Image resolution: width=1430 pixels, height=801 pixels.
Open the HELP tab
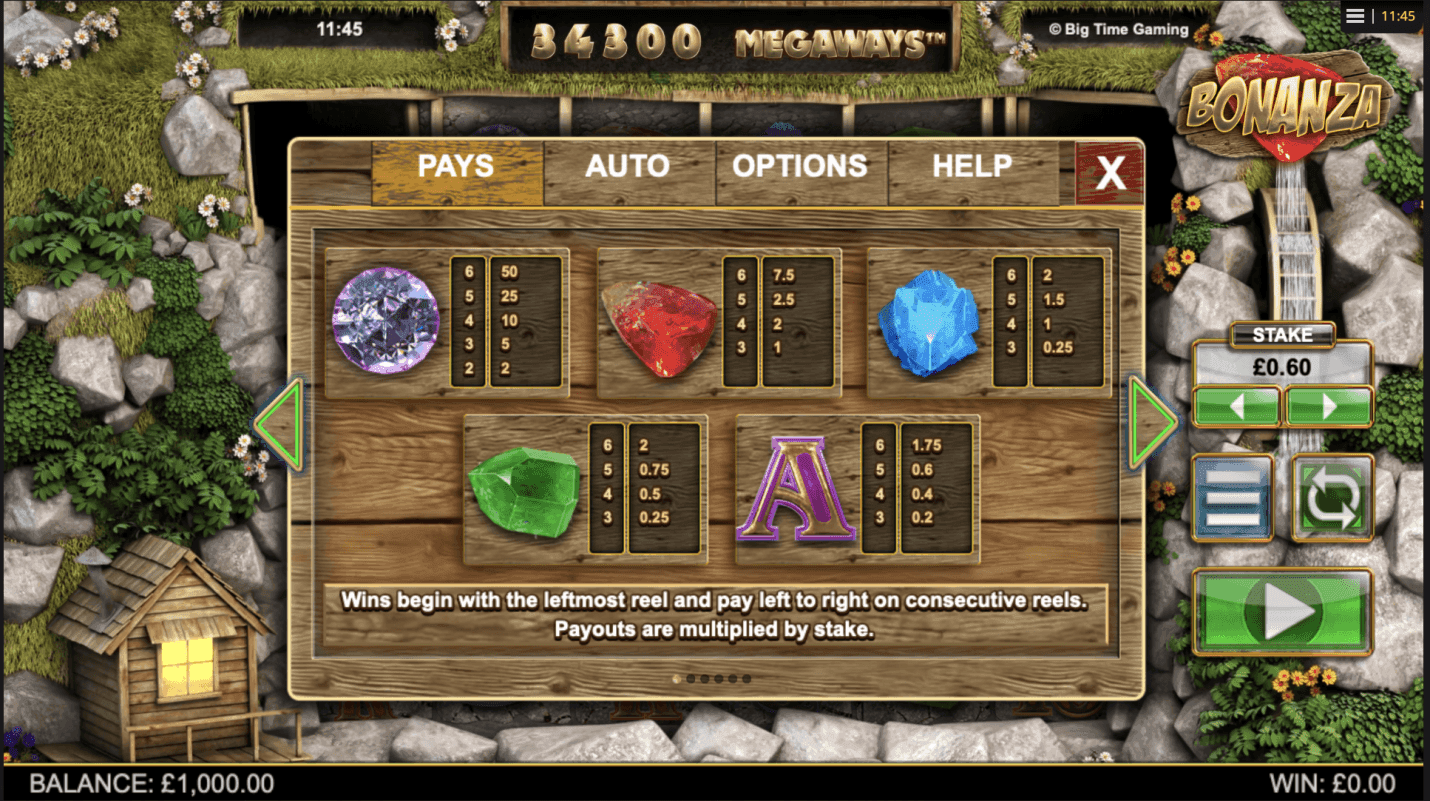tap(971, 166)
